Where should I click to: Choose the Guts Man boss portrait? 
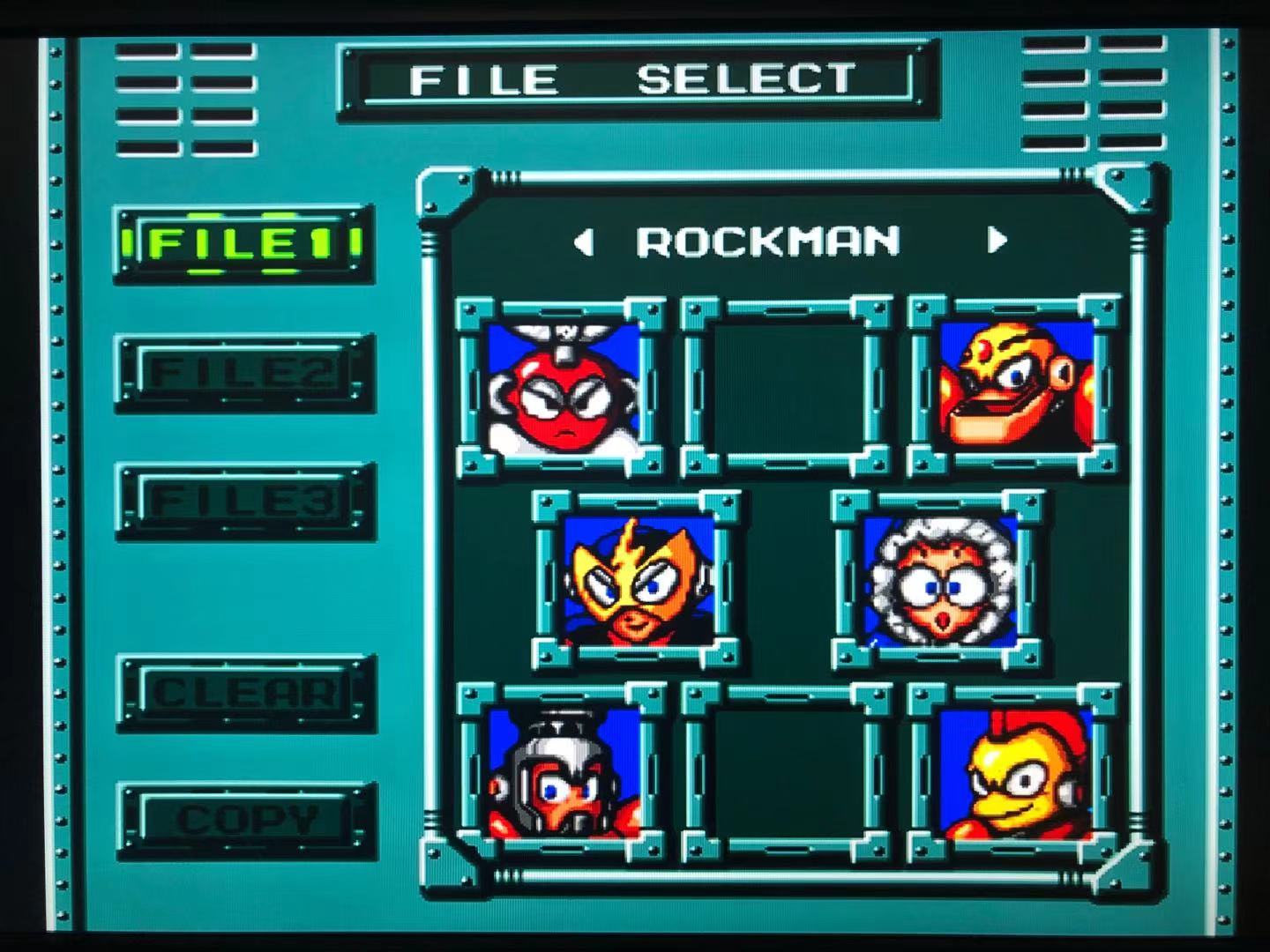[x=1014, y=386]
